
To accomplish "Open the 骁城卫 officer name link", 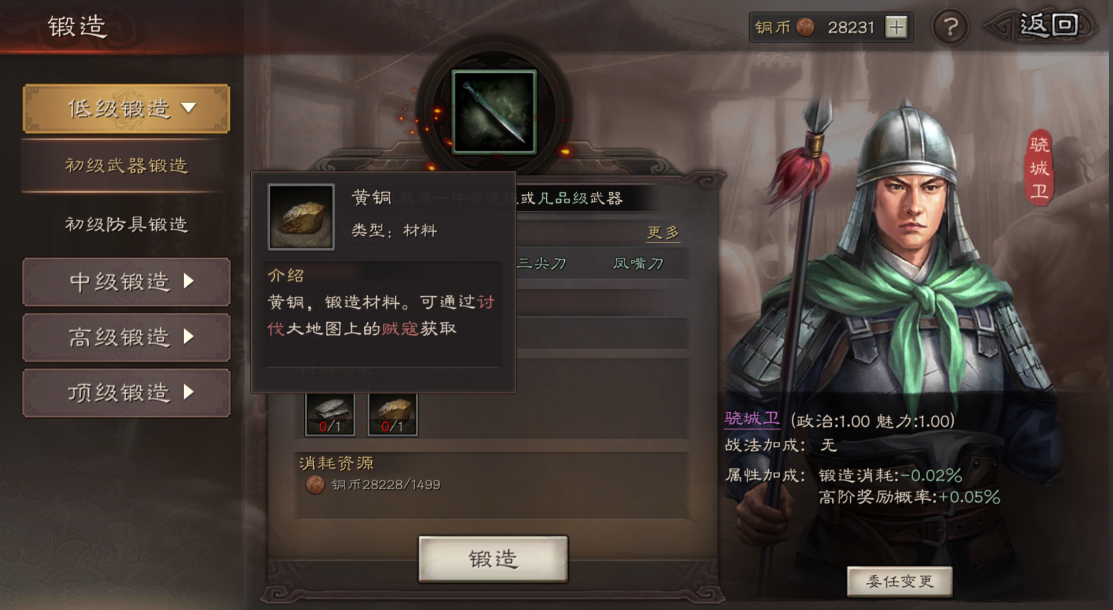I will pyautogui.click(x=752, y=421).
